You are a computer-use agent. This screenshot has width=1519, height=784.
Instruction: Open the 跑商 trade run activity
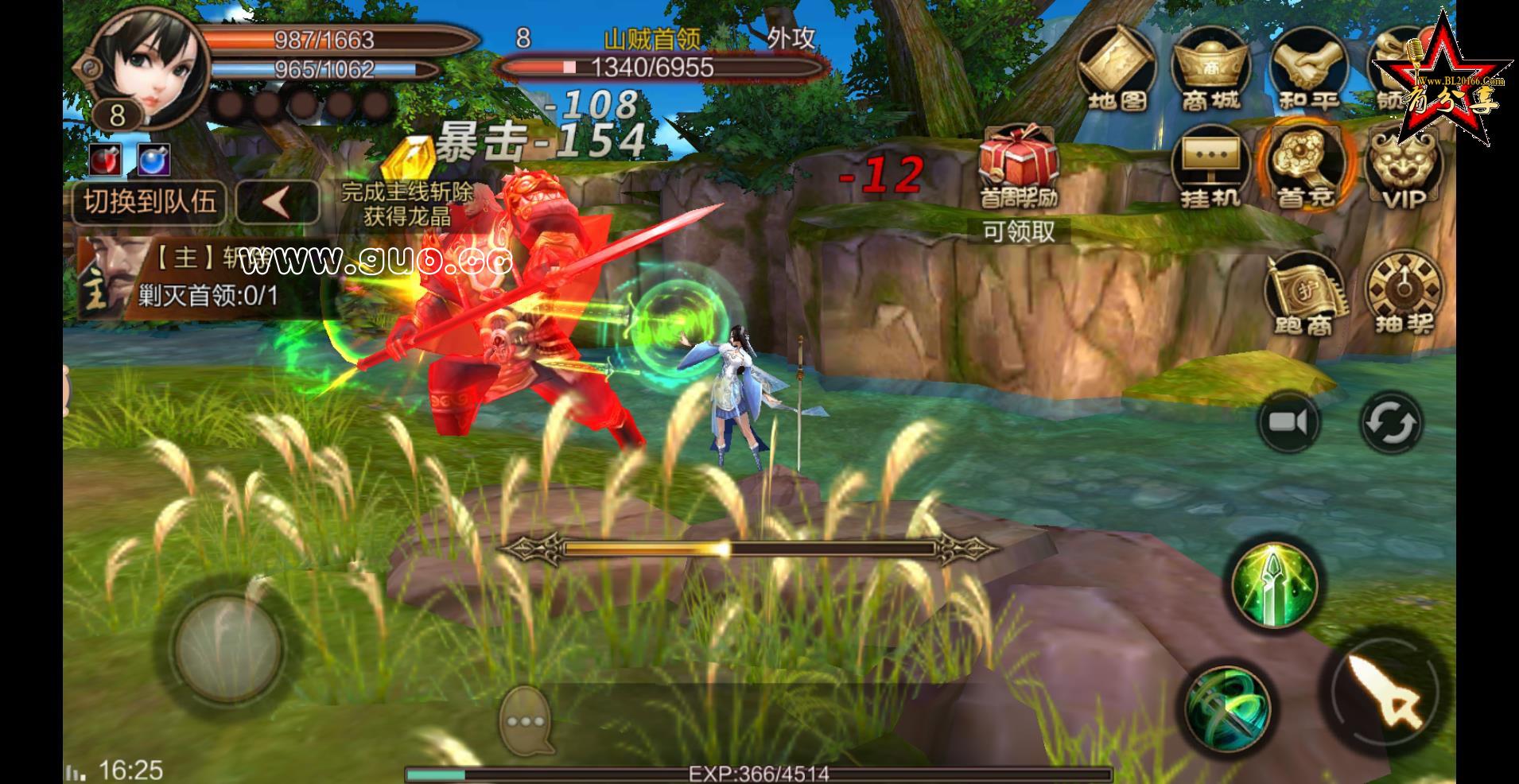click(1303, 294)
